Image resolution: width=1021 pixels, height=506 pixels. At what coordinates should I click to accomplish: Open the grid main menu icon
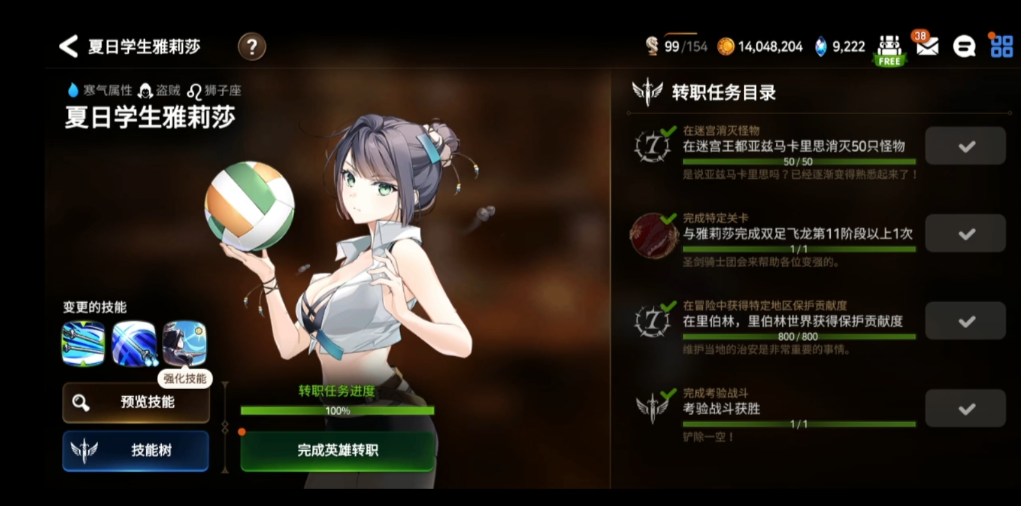tap(1000, 46)
